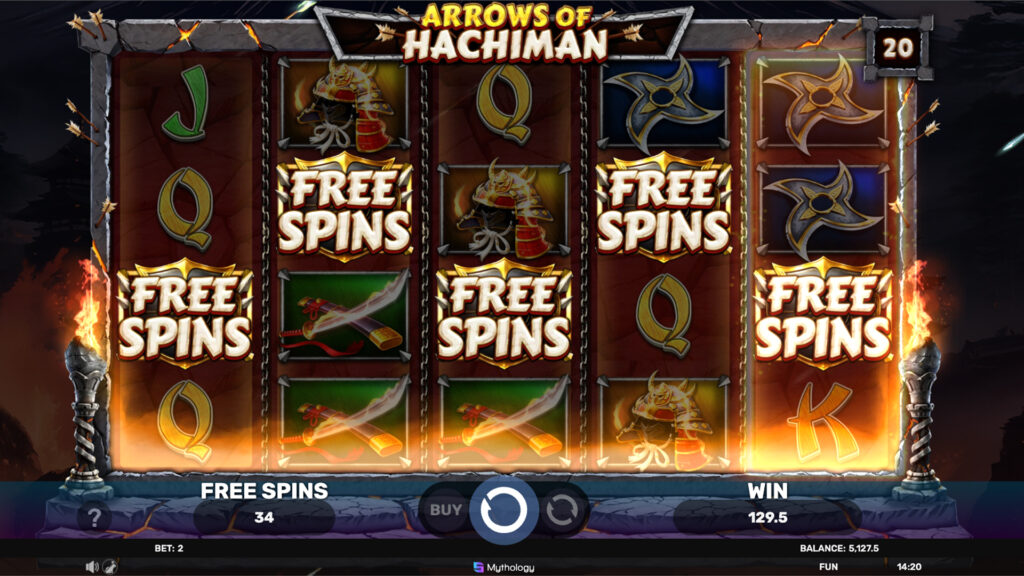Toggle the speaker sound icon
The height and width of the screenshot is (576, 1024).
[92, 566]
